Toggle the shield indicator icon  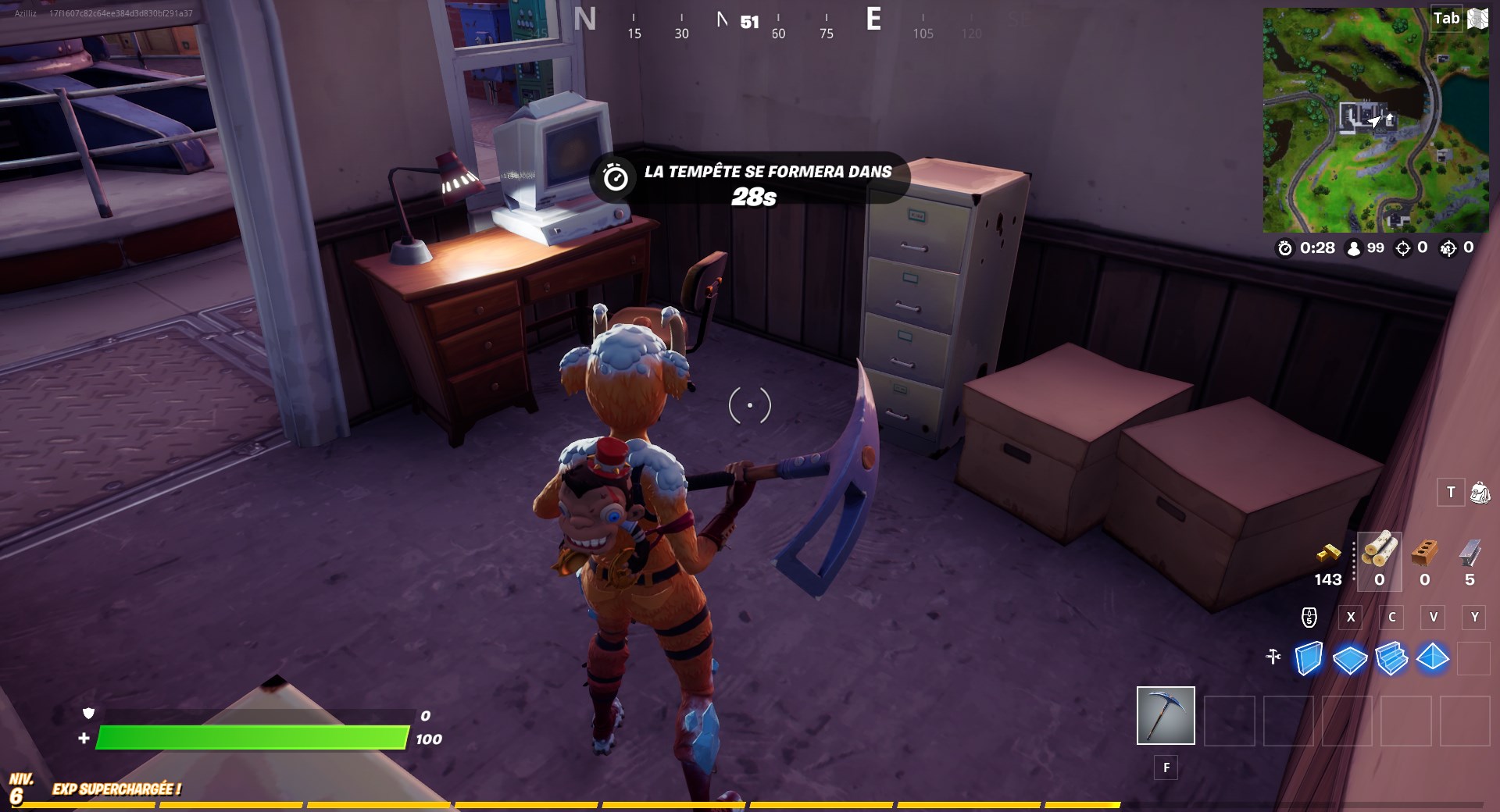(89, 714)
